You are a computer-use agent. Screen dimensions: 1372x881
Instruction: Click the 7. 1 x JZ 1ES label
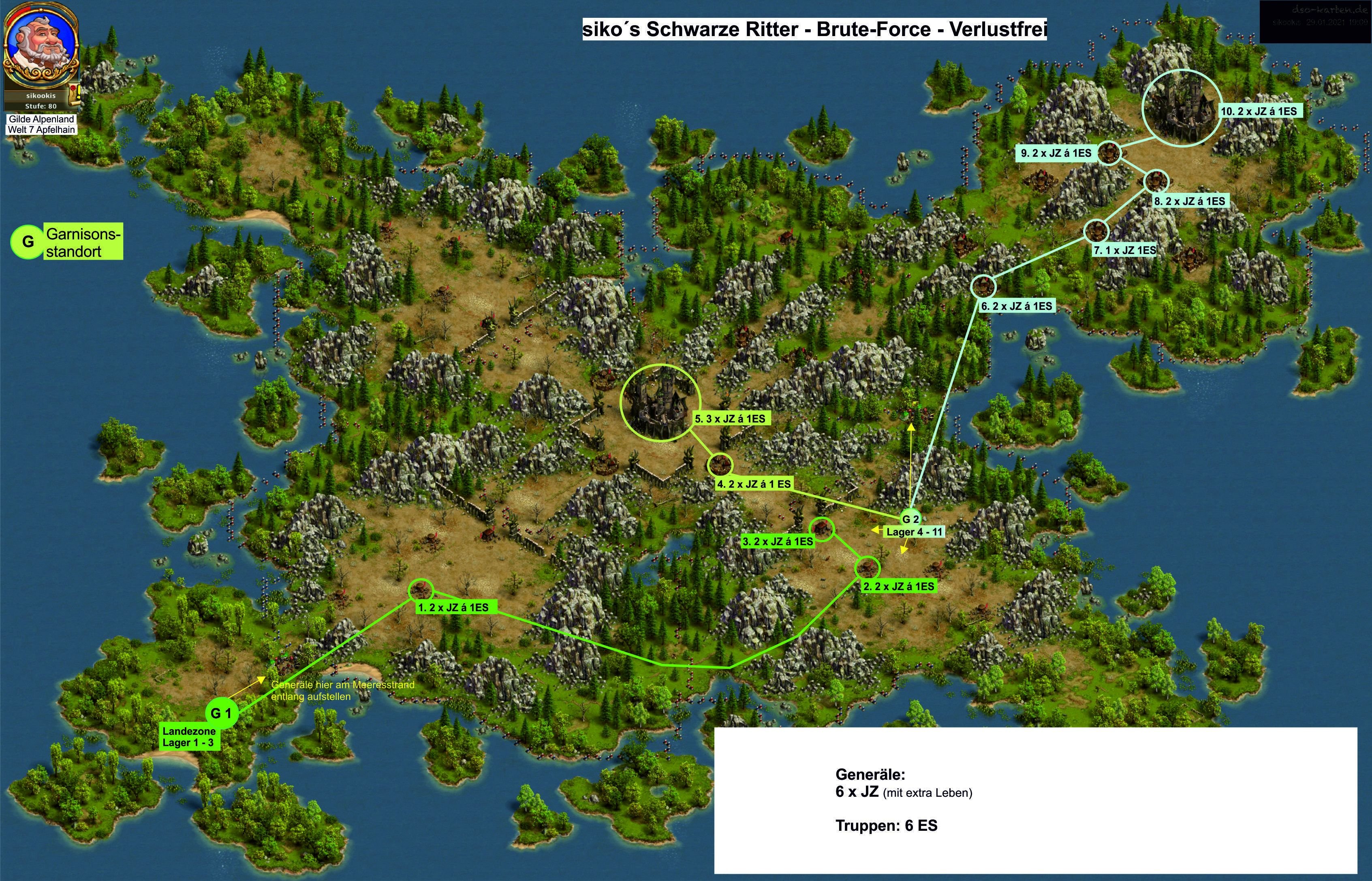[x=1124, y=251]
